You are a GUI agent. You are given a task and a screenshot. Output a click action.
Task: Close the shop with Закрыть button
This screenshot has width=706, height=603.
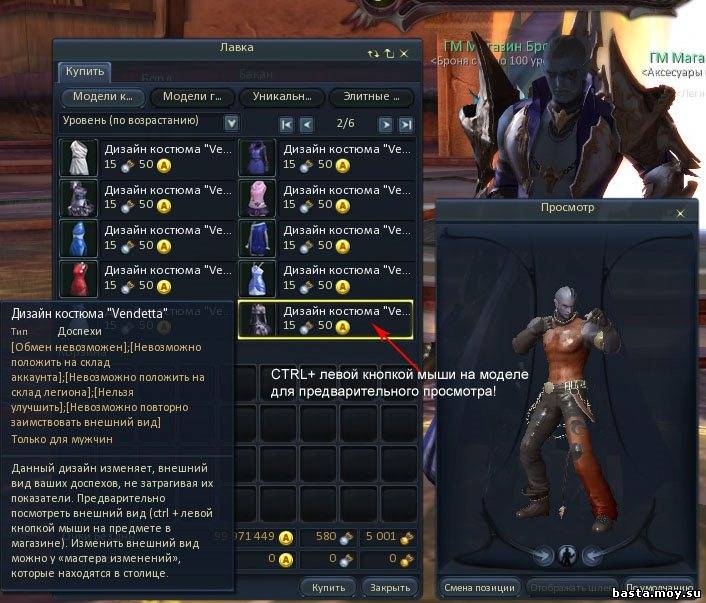point(387,587)
